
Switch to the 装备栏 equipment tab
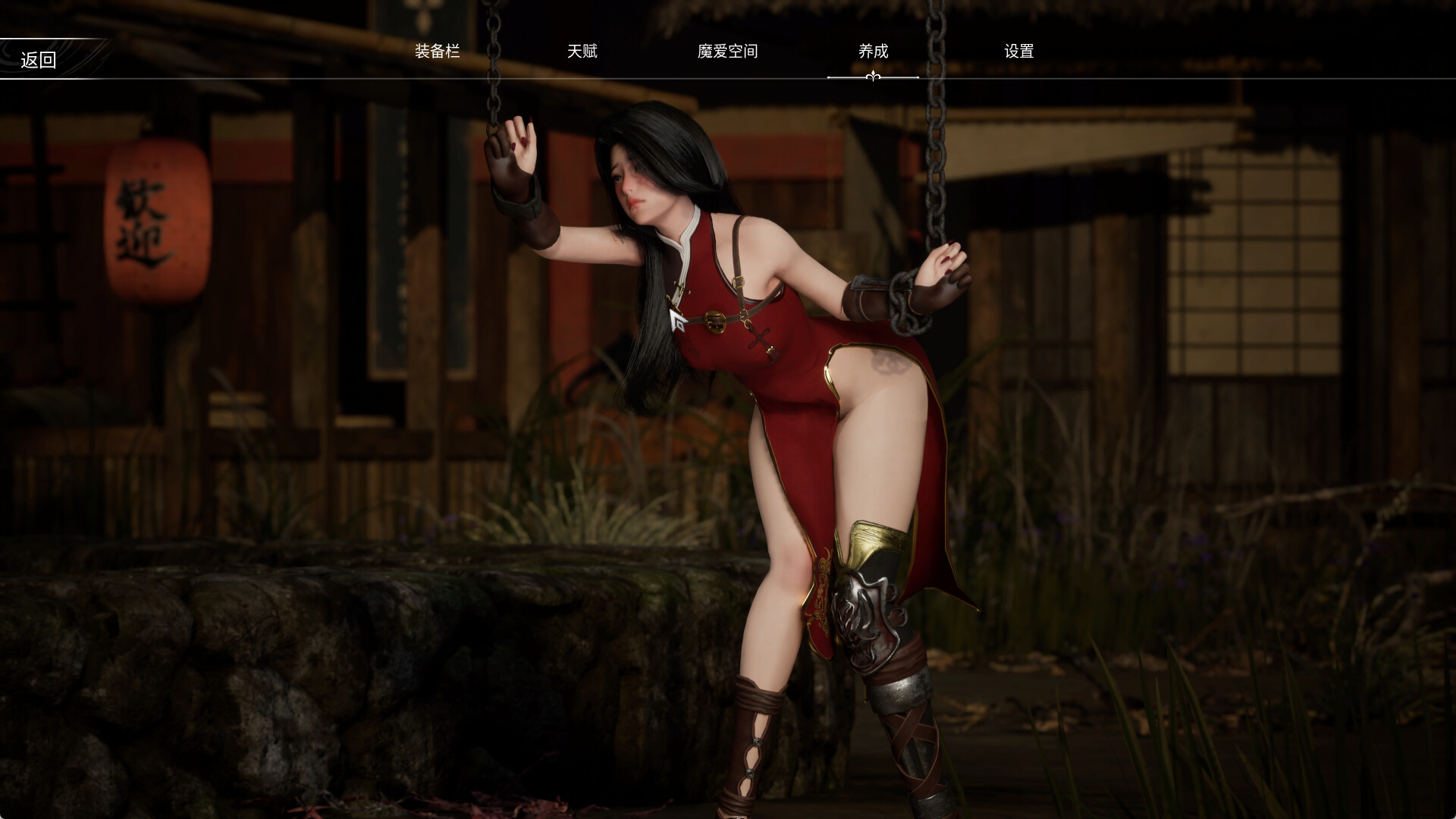click(x=438, y=52)
